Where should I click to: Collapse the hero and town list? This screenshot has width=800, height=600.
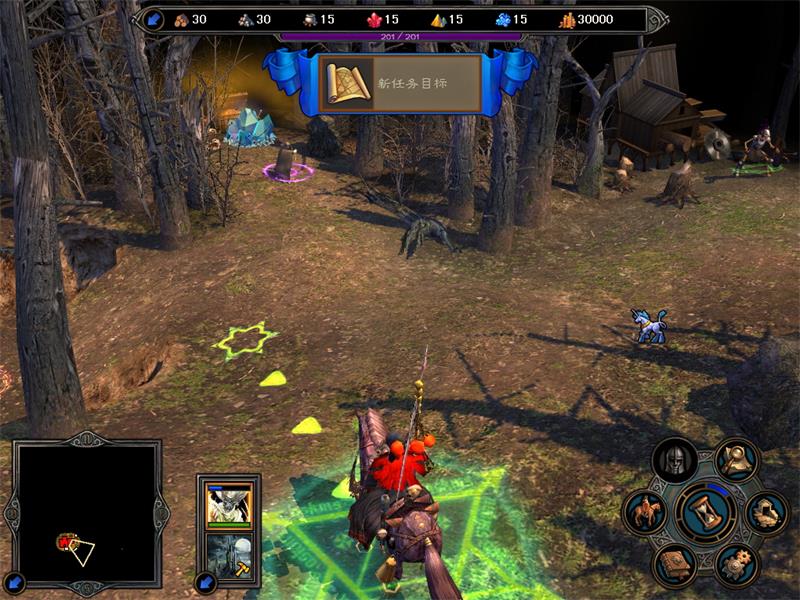coord(205,581)
